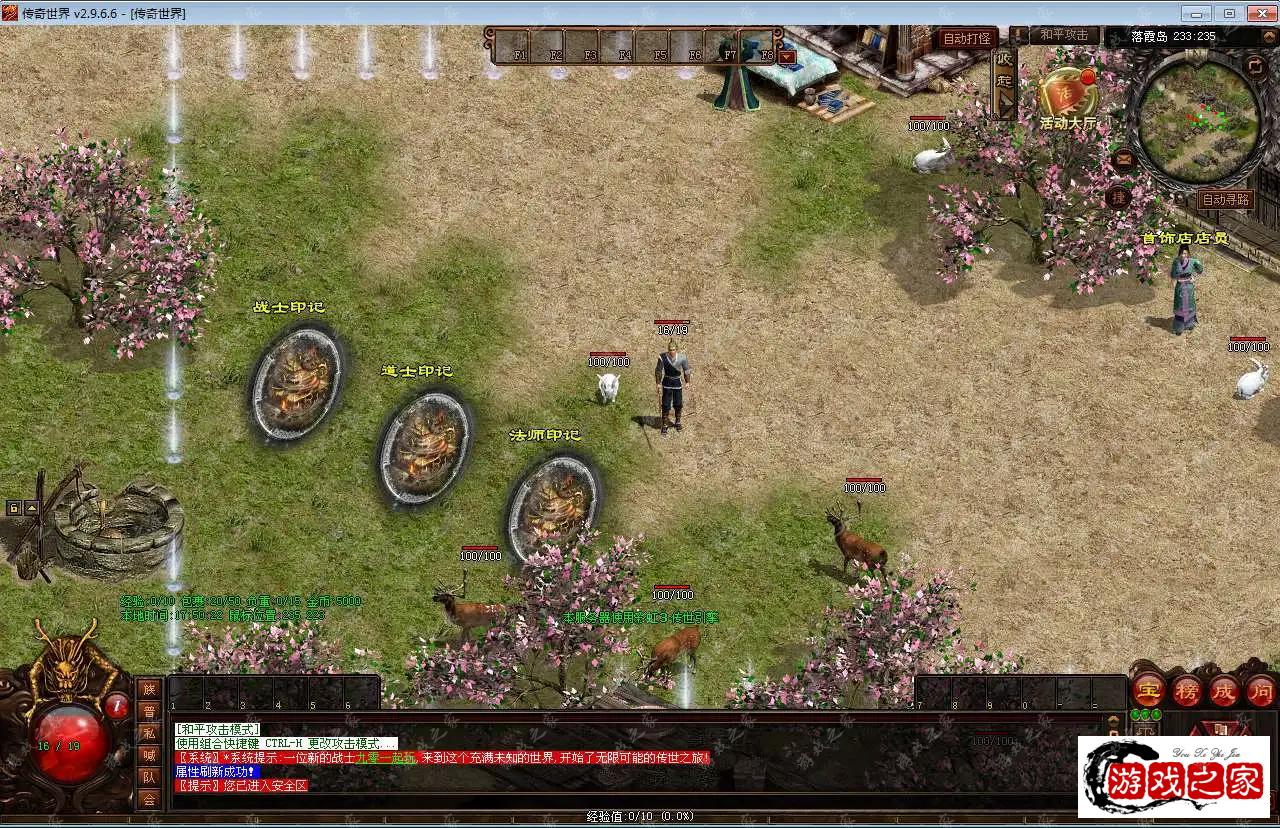The width and height of the screenshot is (1280, 828).
Task: Open the mail envelope icon beside minimap
Action: [x=1123, y=158]
